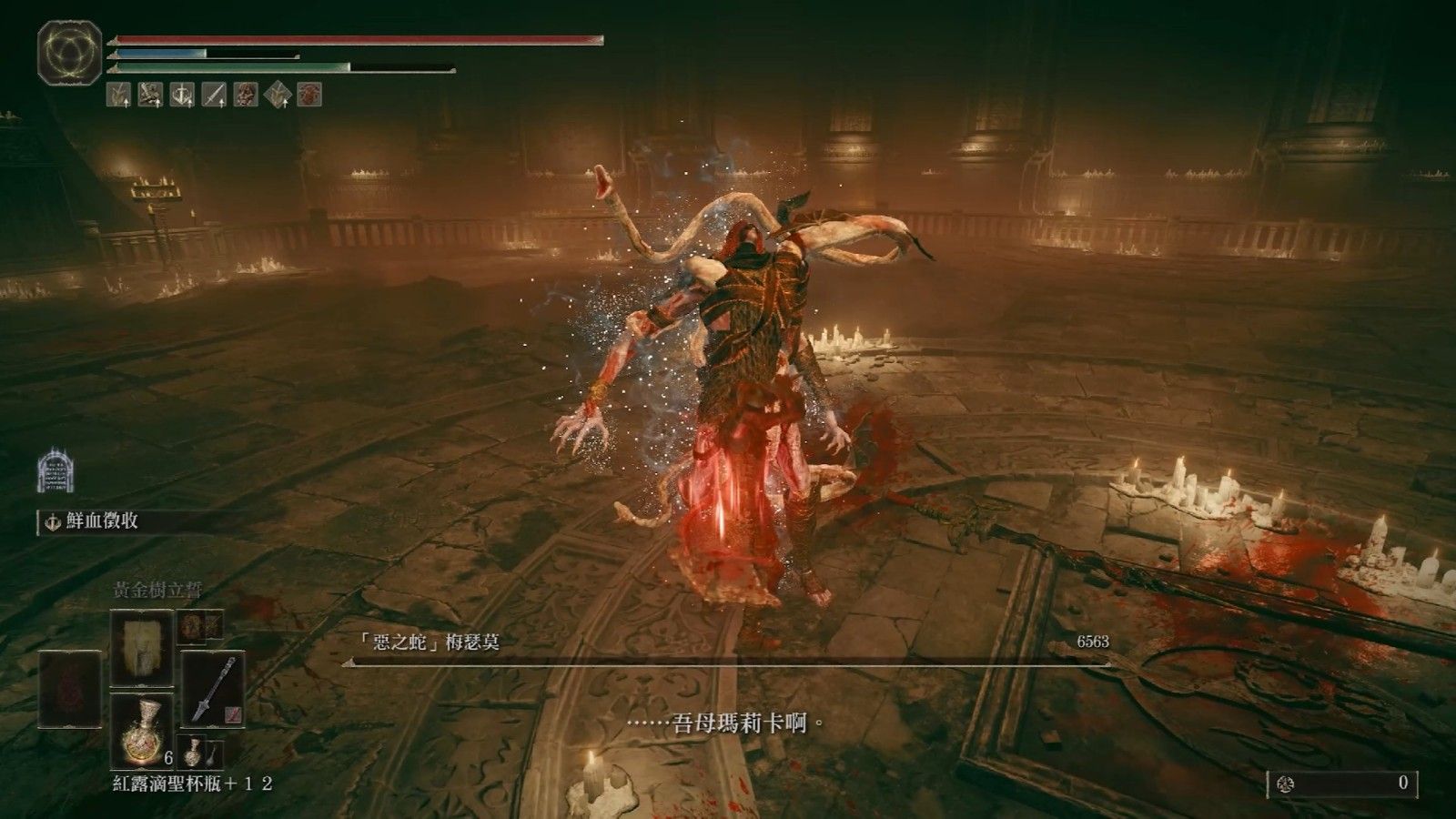Select the diamond-shaped buff icon
The image size is (1456, 819).
pyautogui.click(x=278, y=94)
